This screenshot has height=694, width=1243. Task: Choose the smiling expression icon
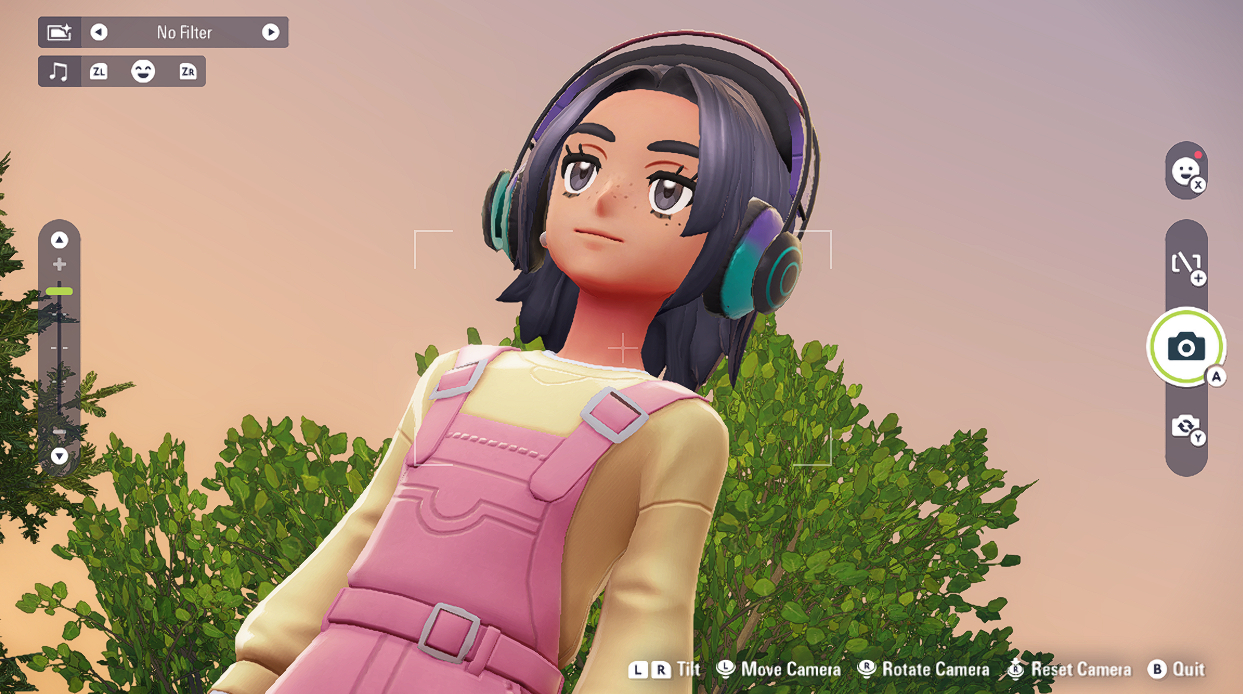coord(143,71)
